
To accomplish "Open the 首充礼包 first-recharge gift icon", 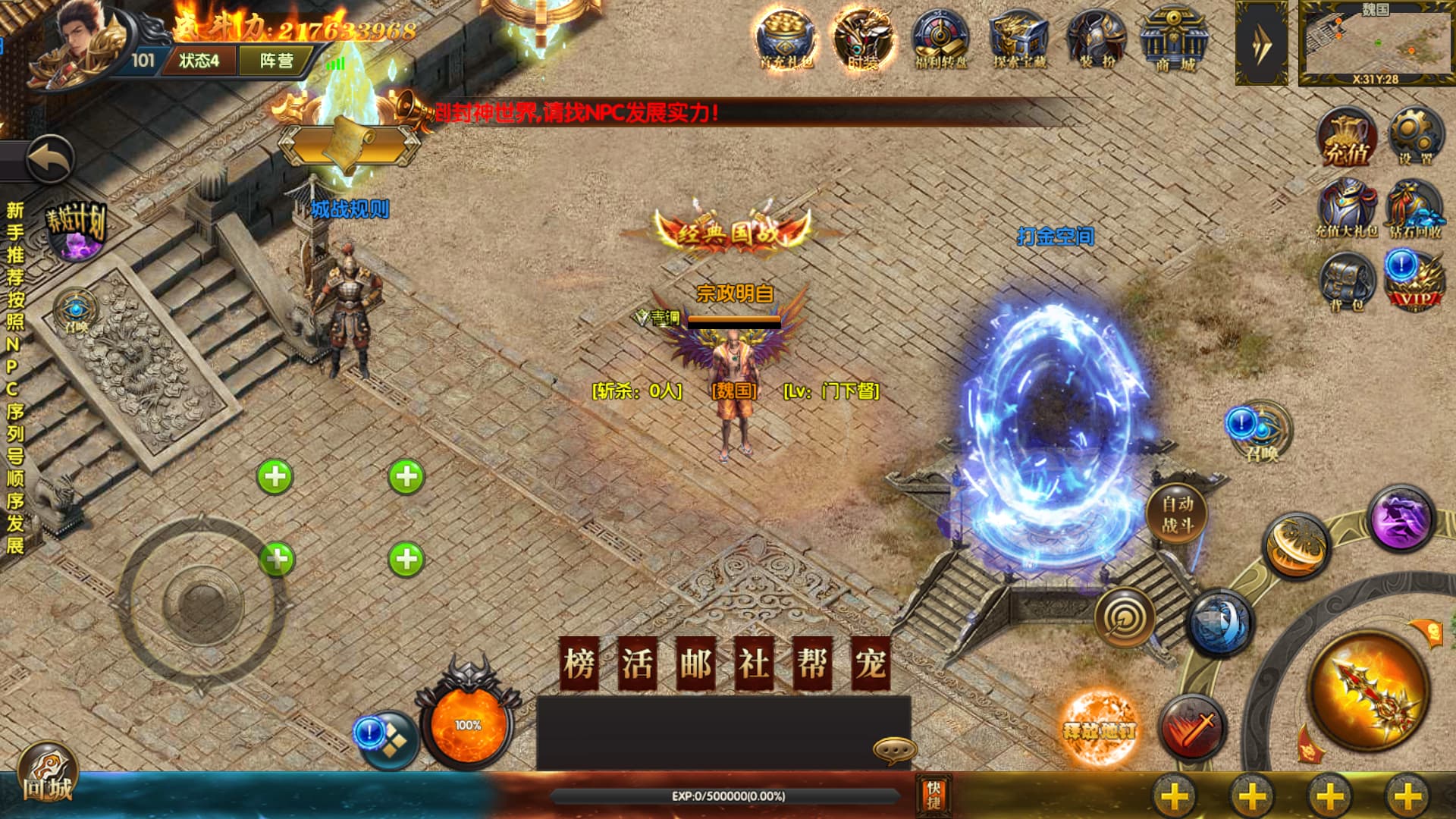I will [786, 39].
